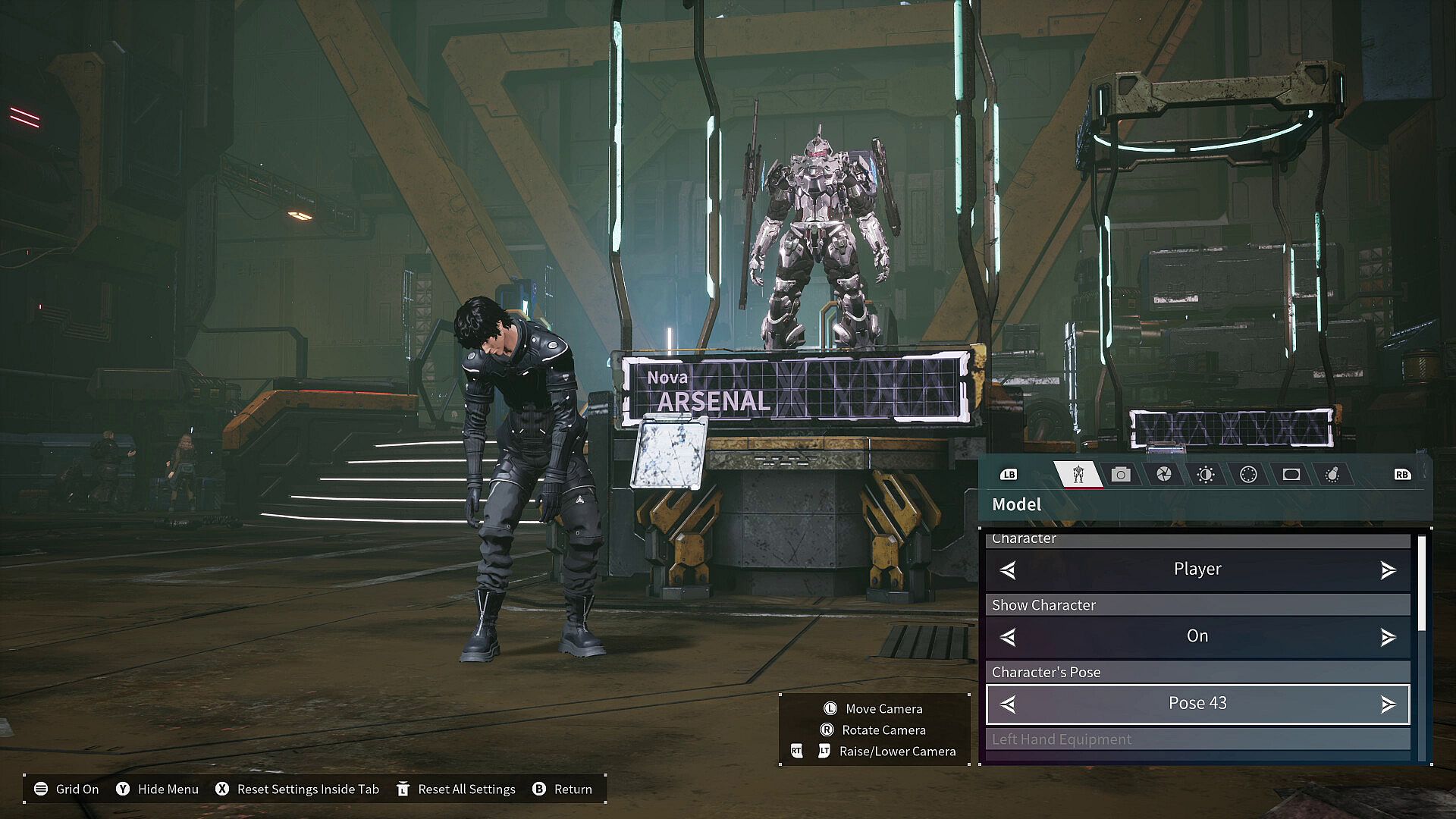Toggle the Grid On option
The image size is (1456, 819).
pos(67,789)
